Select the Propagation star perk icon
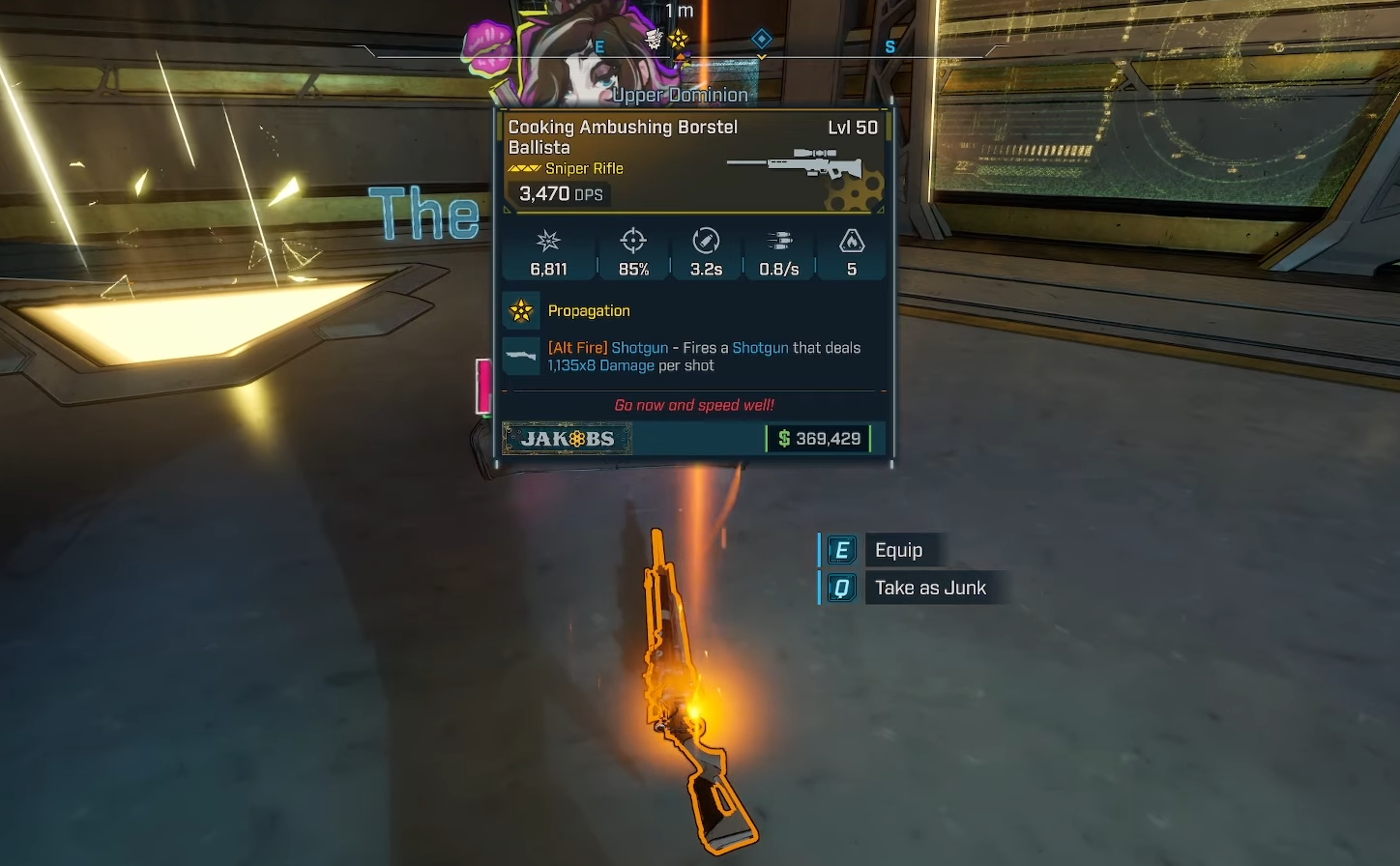Screen dimensions: 1400x866 [521, 311]
